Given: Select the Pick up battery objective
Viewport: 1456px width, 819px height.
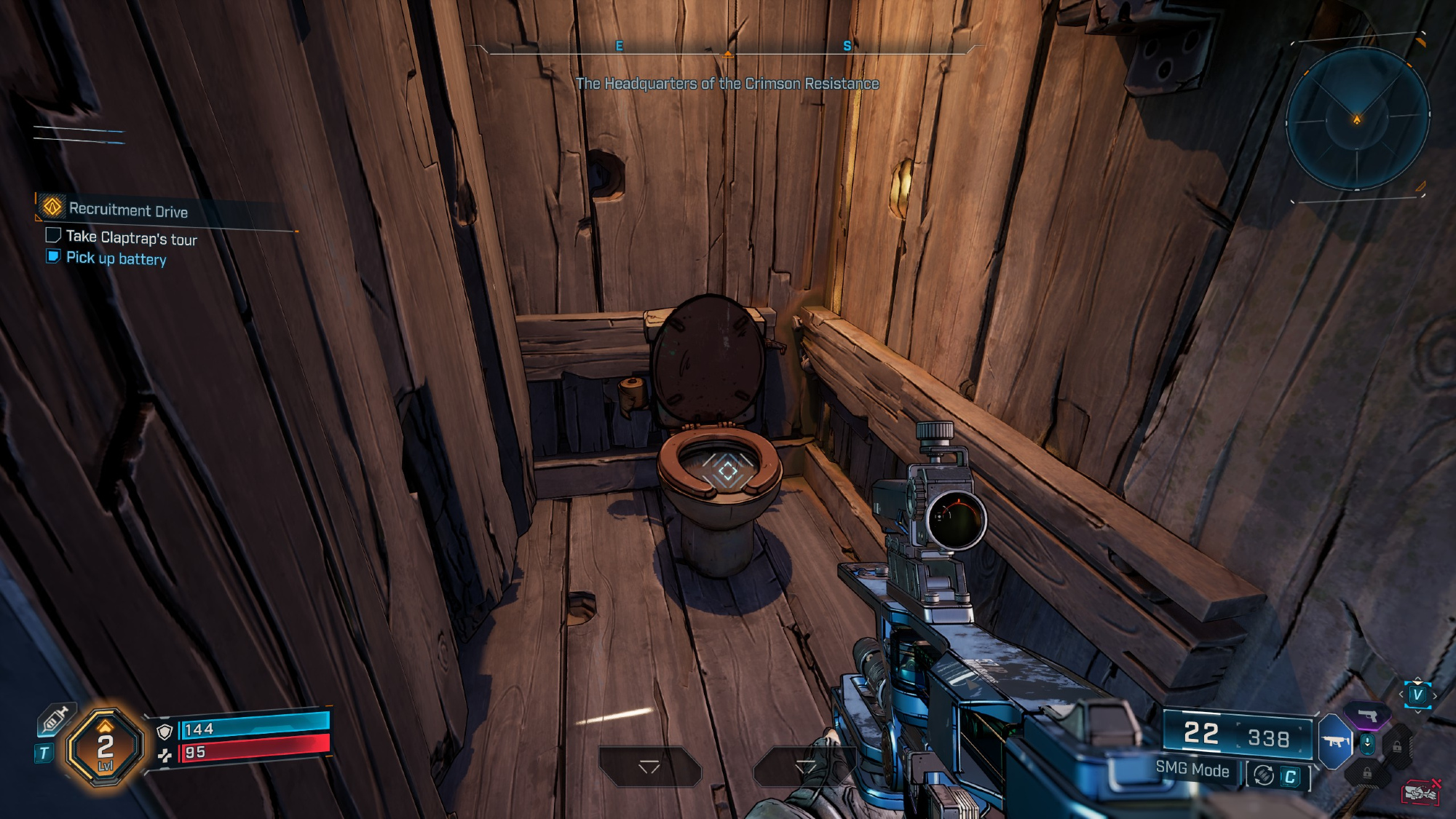Looking at the screenshot, I should click(x=116, y=258).
